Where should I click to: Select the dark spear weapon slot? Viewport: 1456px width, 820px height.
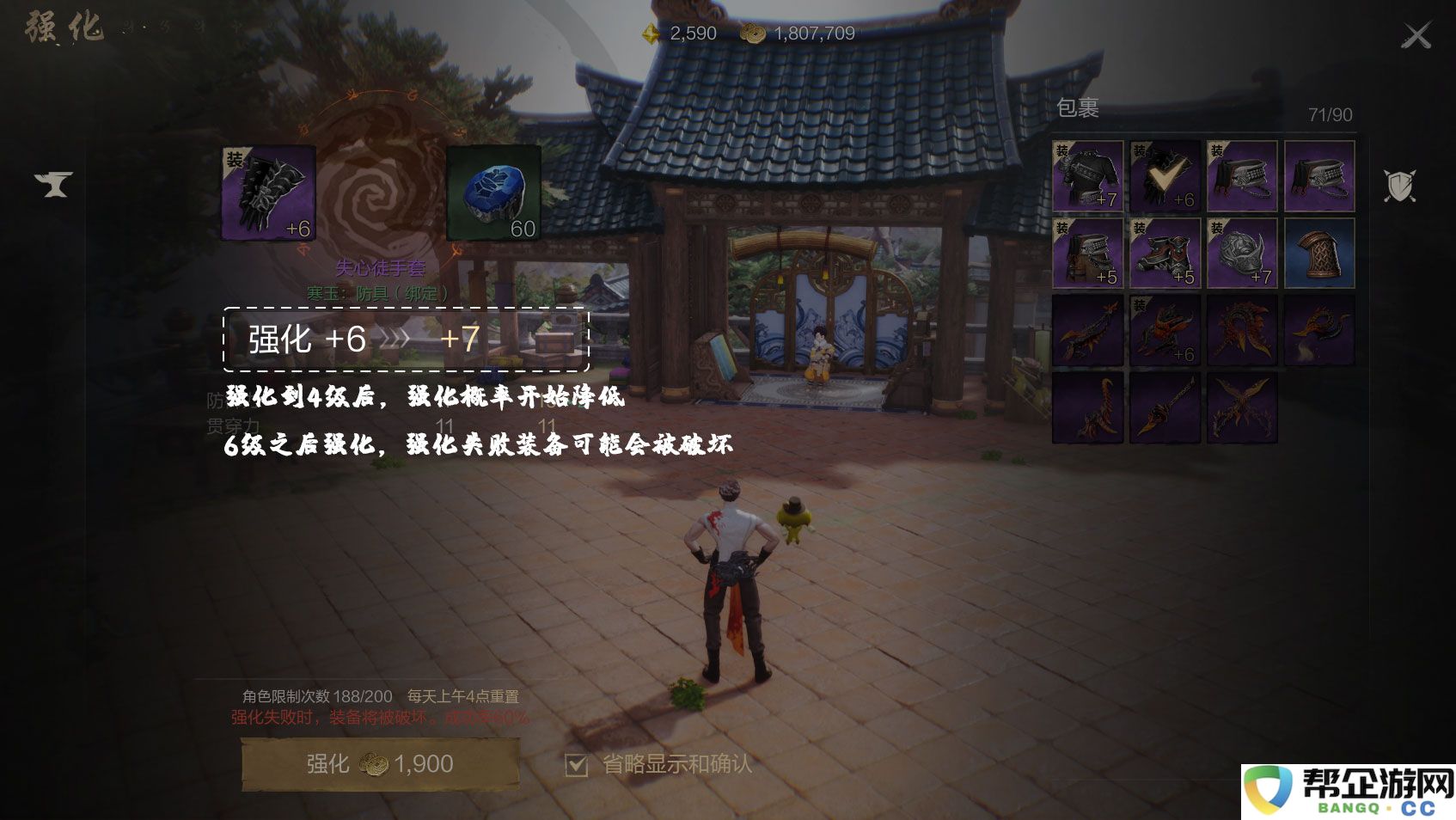tap(1165, 407)
